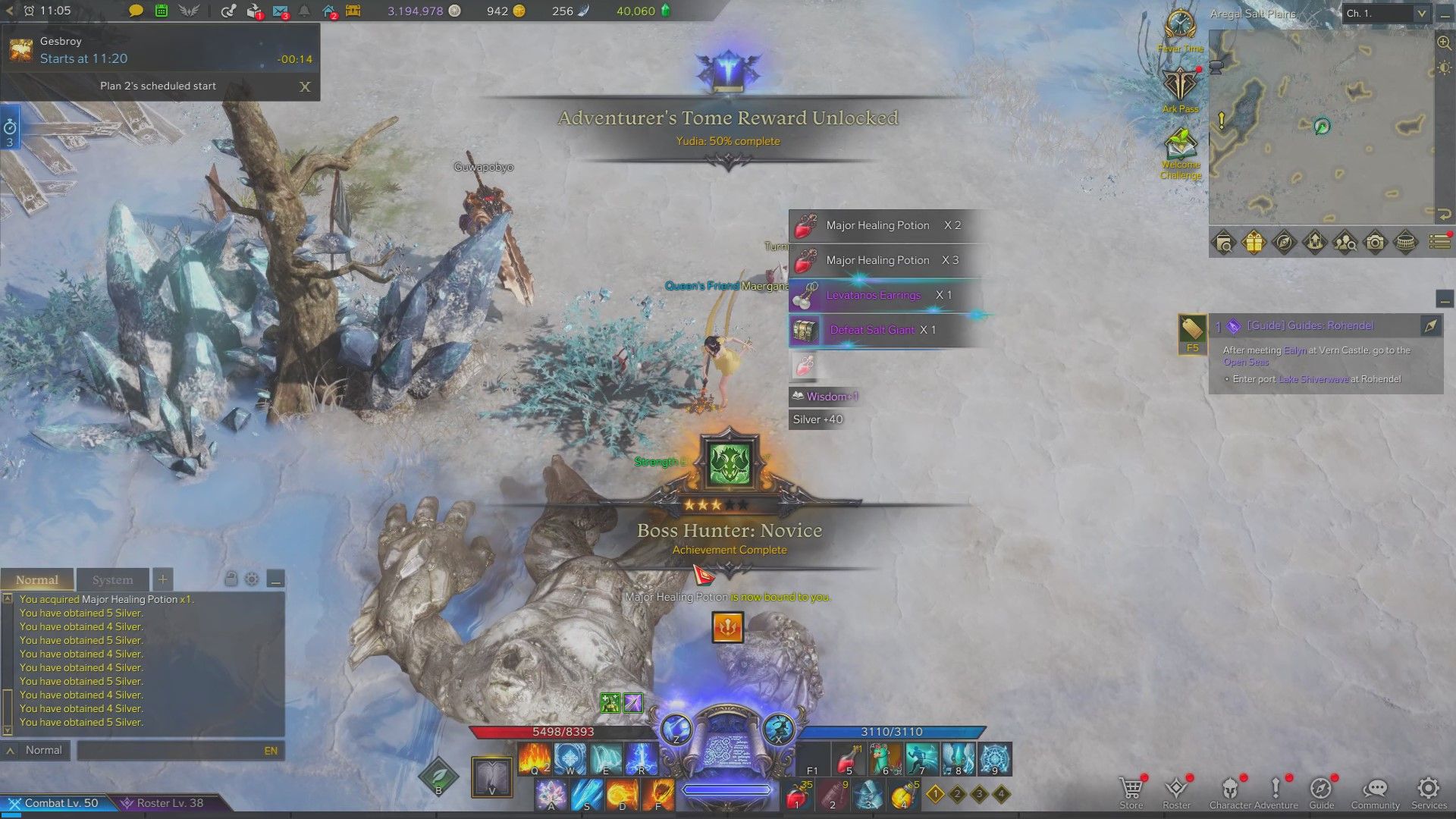
Task: Select the camera screenshot icon below the minimap
Action: click(x=1375, y=242)
